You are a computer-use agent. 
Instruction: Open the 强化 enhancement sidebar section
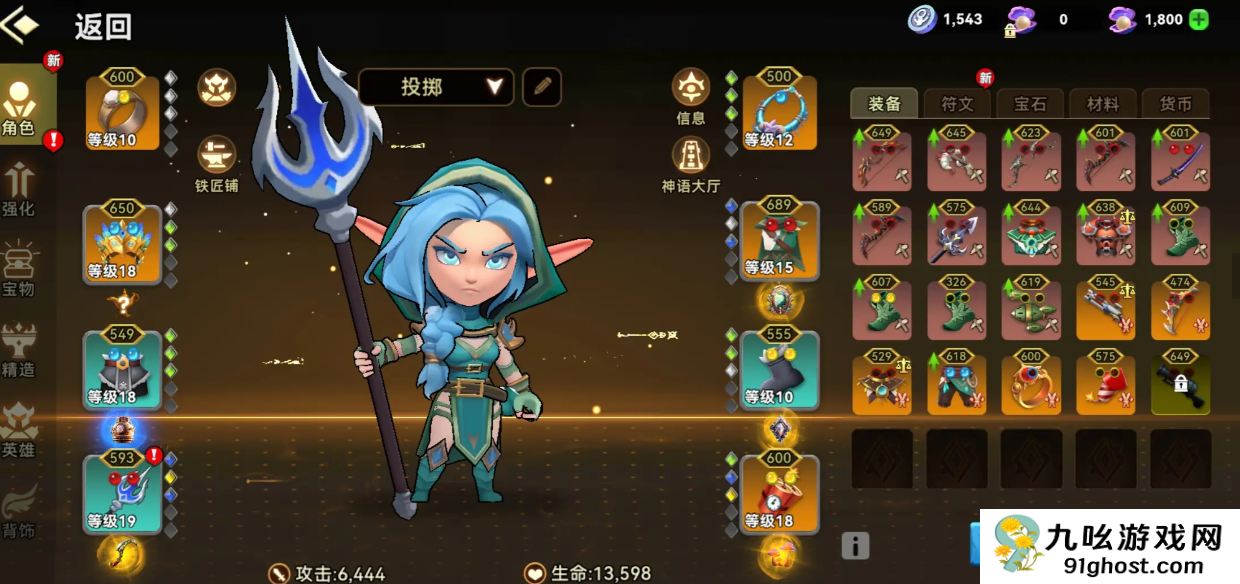[18, 190]
